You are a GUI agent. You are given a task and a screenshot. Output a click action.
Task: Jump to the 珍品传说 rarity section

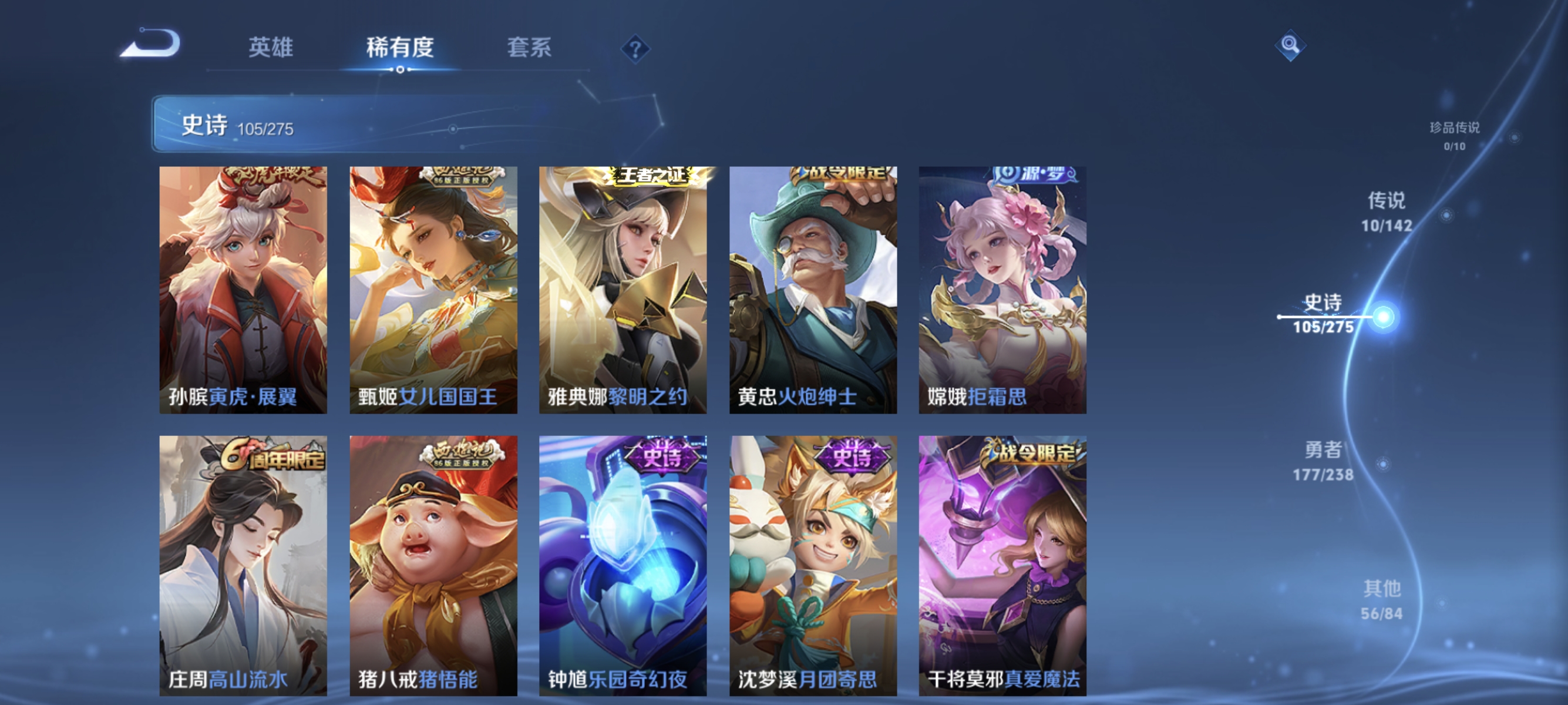click(1455, 137)
